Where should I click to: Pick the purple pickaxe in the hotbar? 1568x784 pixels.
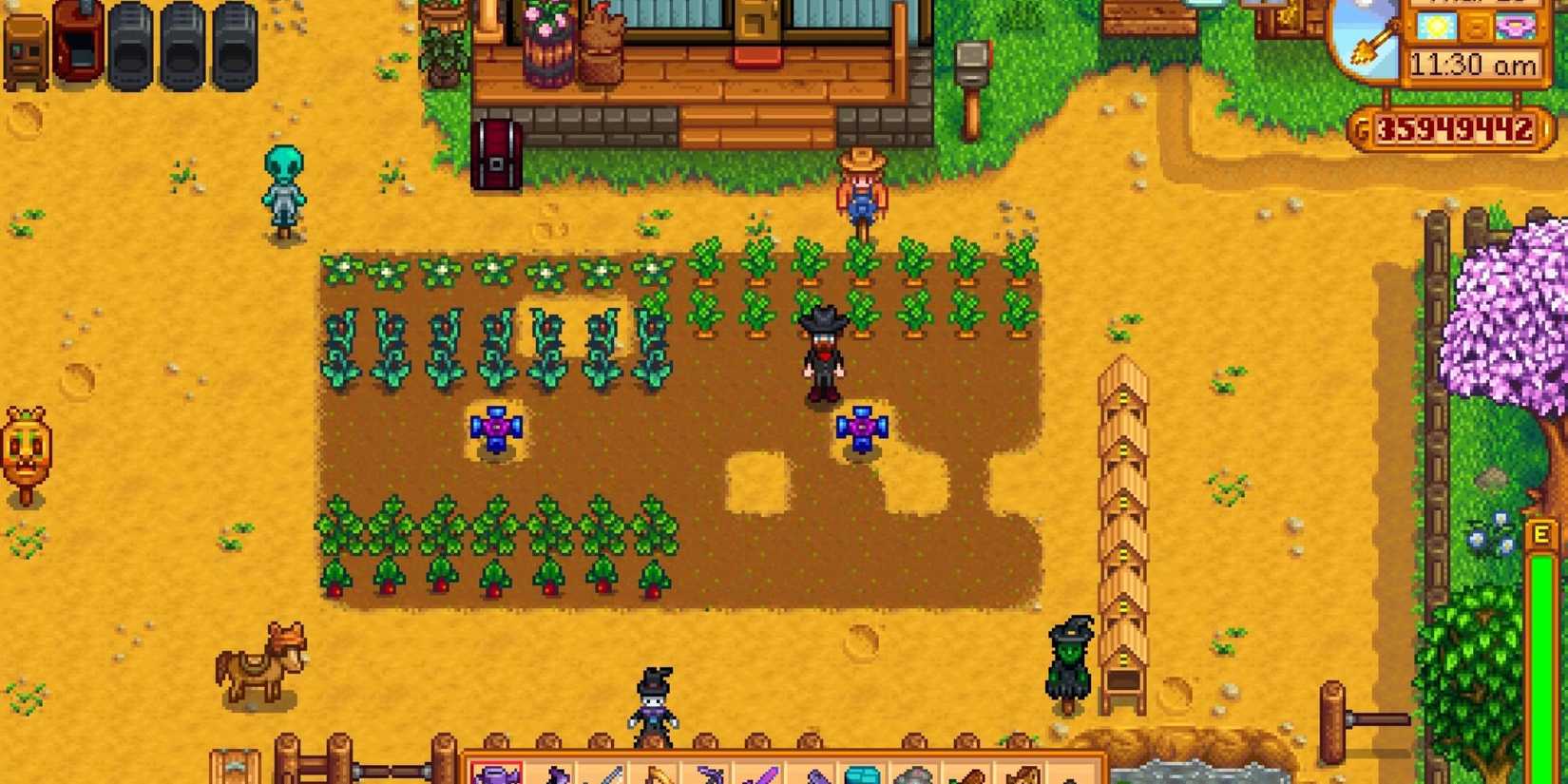[709, 770]
